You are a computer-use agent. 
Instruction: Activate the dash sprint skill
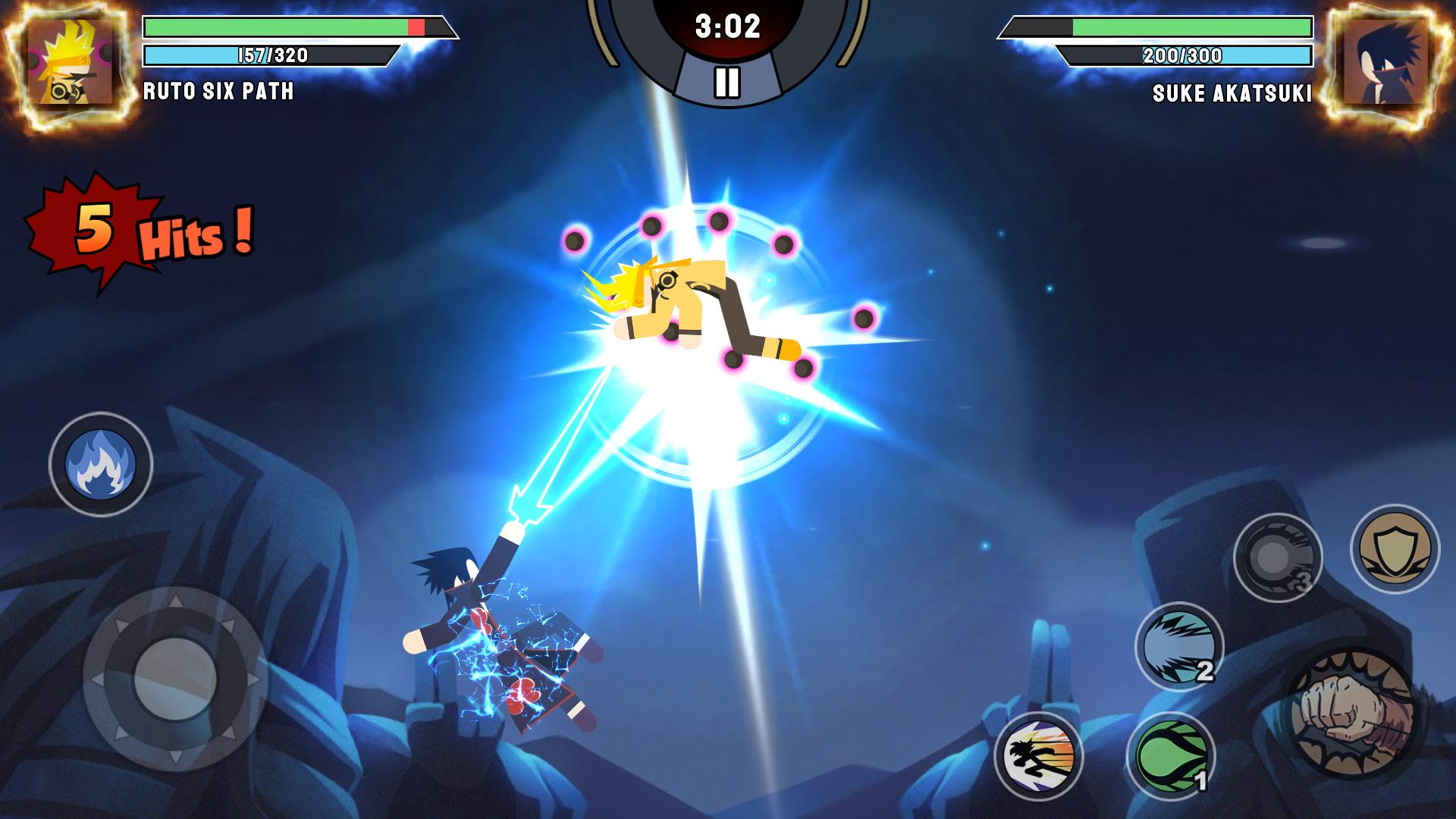[x=1038, y=756]
